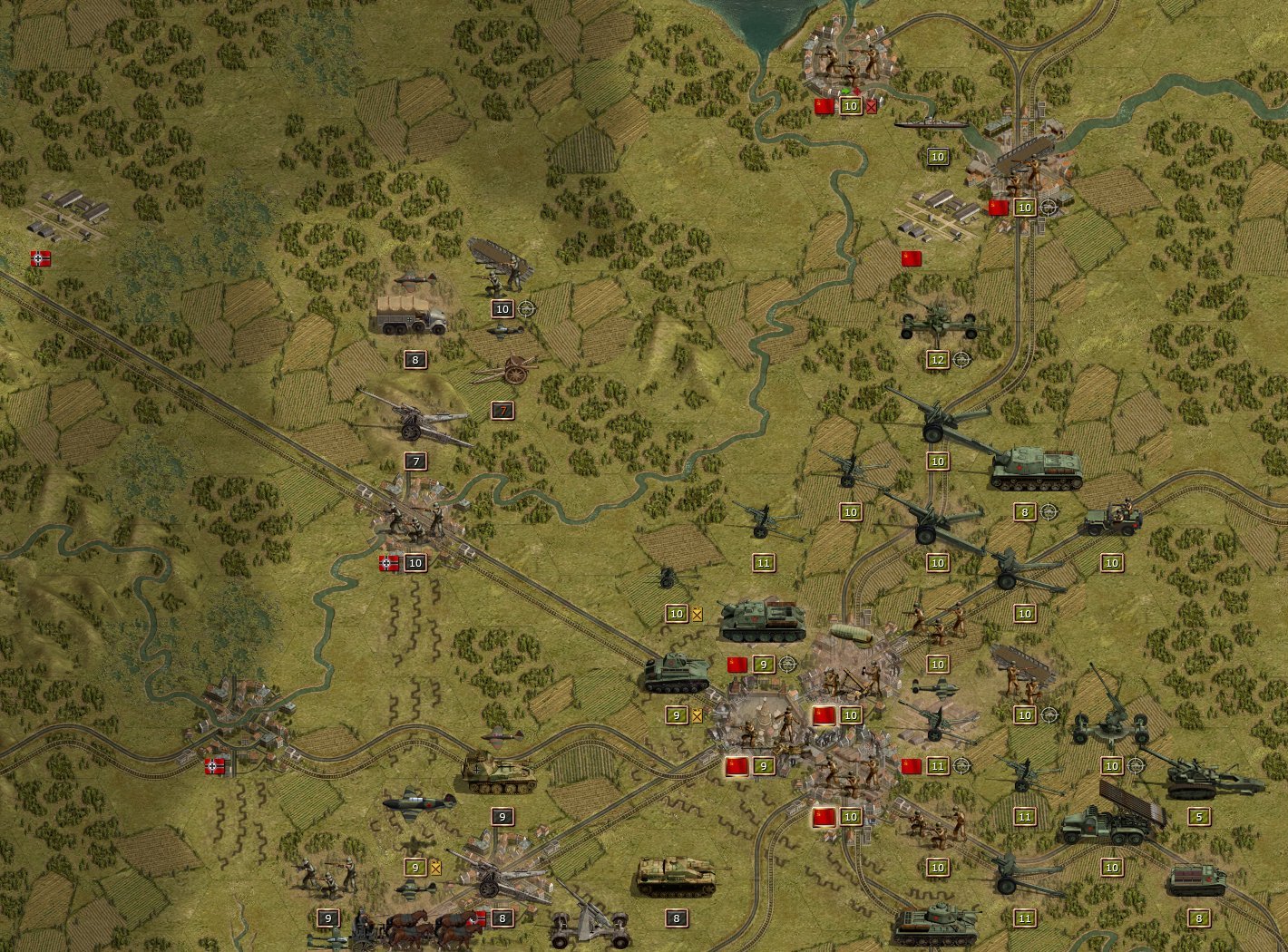
Task: Click the 5-strength badge next to the Katyusha
Action: point(1198,814)
